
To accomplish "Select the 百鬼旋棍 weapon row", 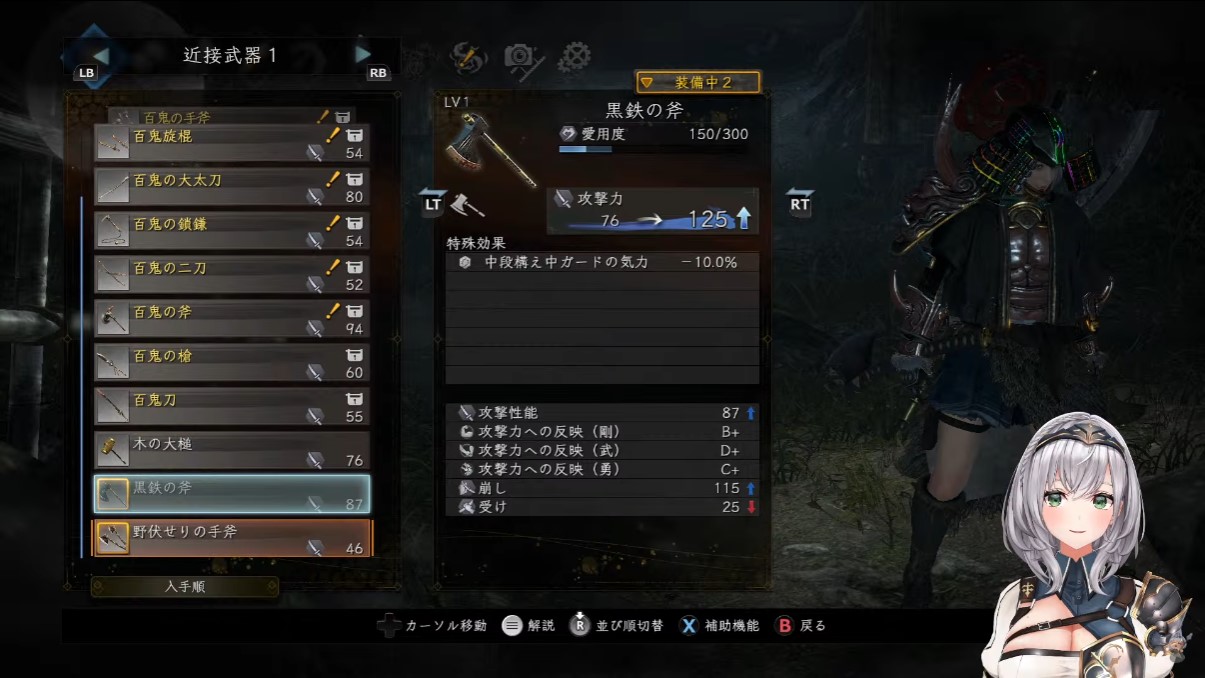I will 231,143.
